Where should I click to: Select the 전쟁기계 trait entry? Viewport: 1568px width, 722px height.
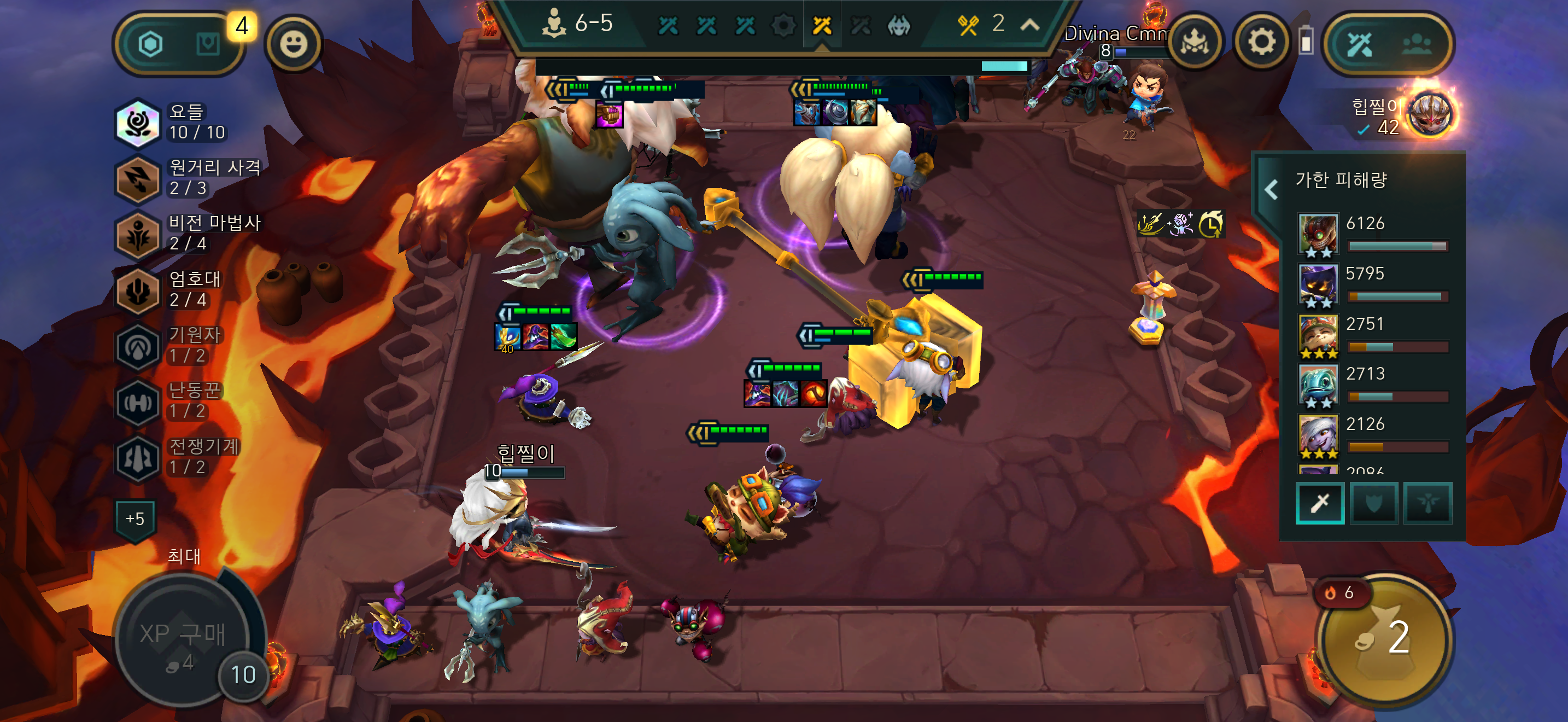pos(177,457)
